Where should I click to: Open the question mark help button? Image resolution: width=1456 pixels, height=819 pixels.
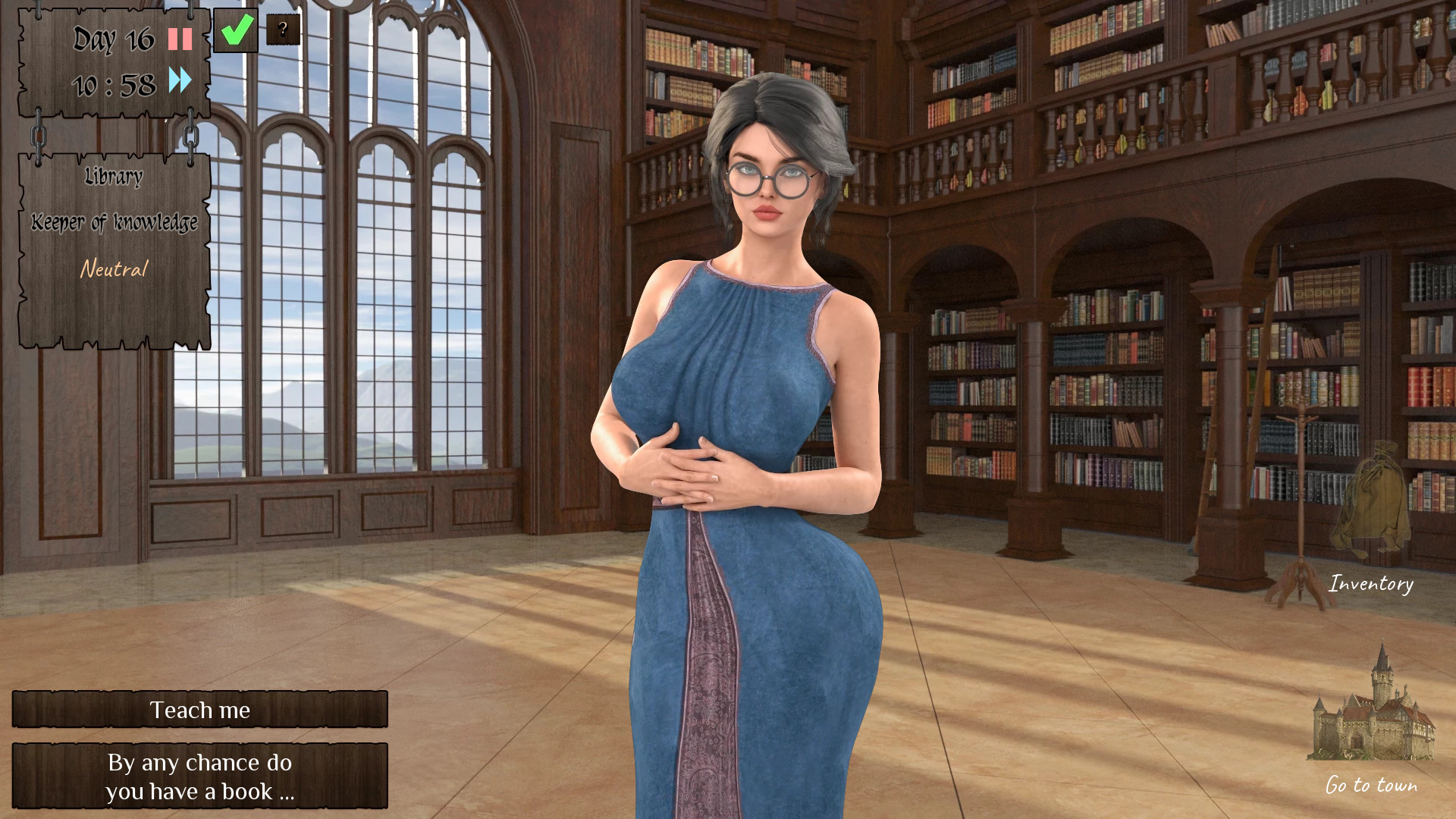[x=283, y=30]
